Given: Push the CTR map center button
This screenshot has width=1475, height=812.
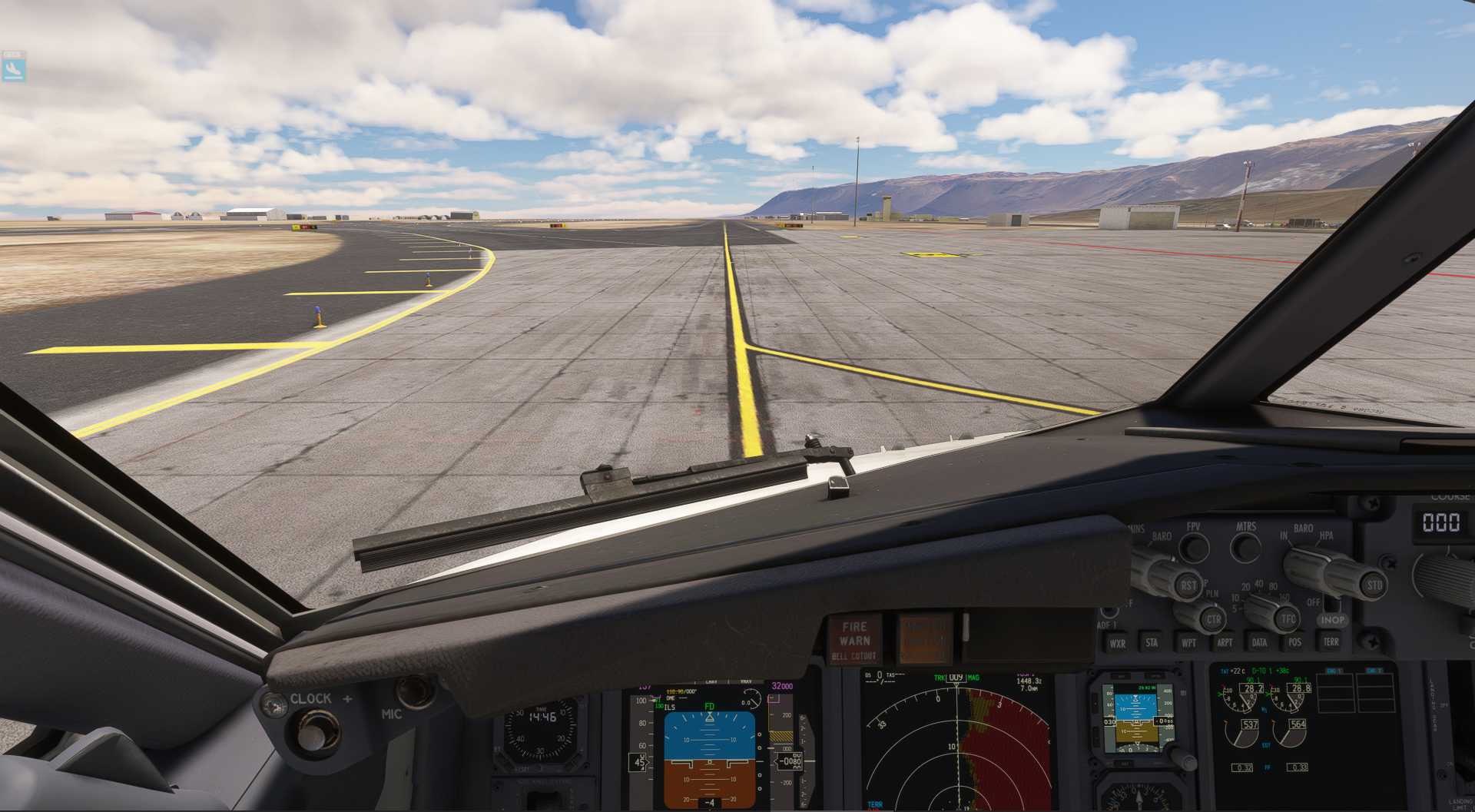Looking at the screenshot, I should click(1212, 619).
